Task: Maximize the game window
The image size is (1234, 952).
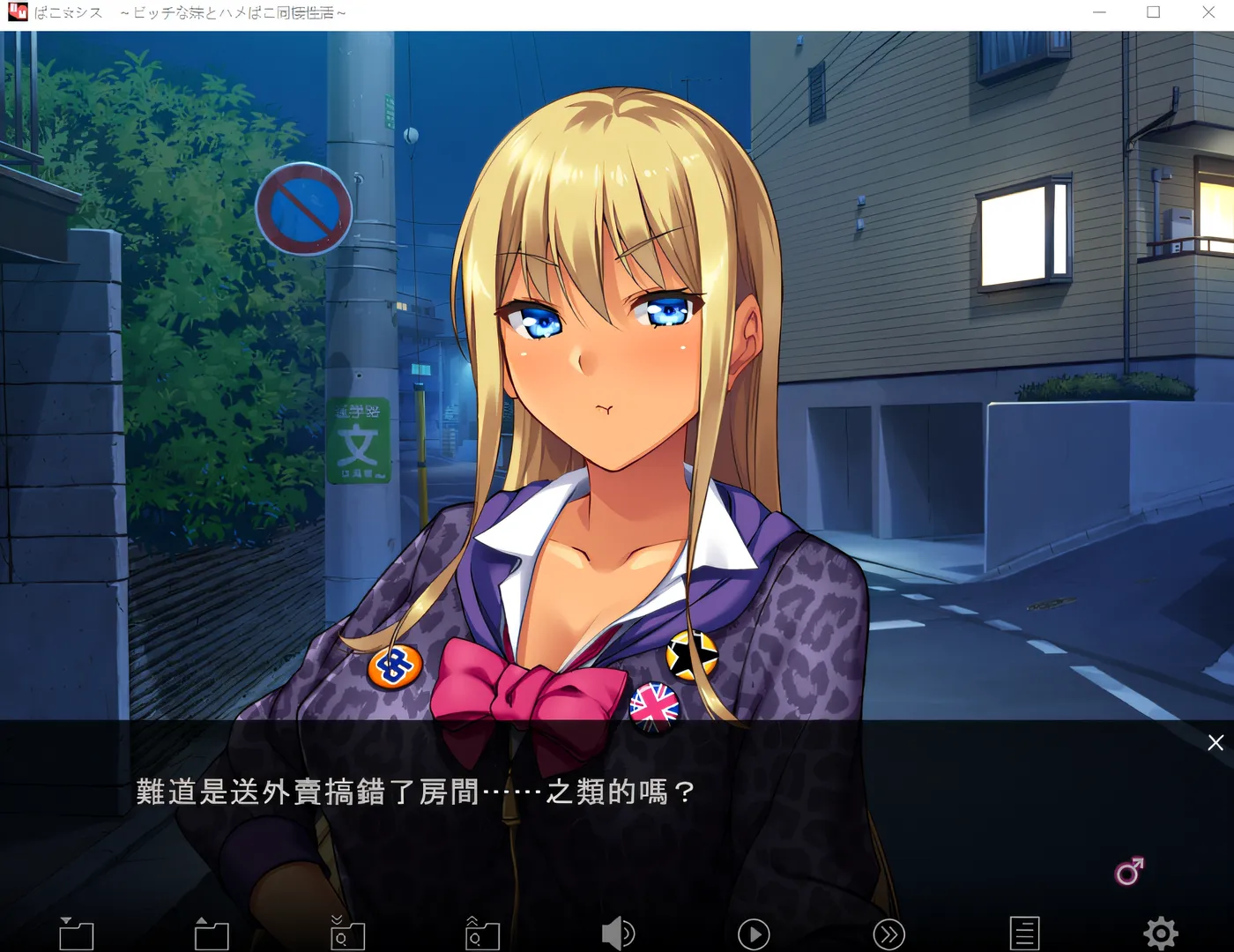Action: click(1152, 12)
